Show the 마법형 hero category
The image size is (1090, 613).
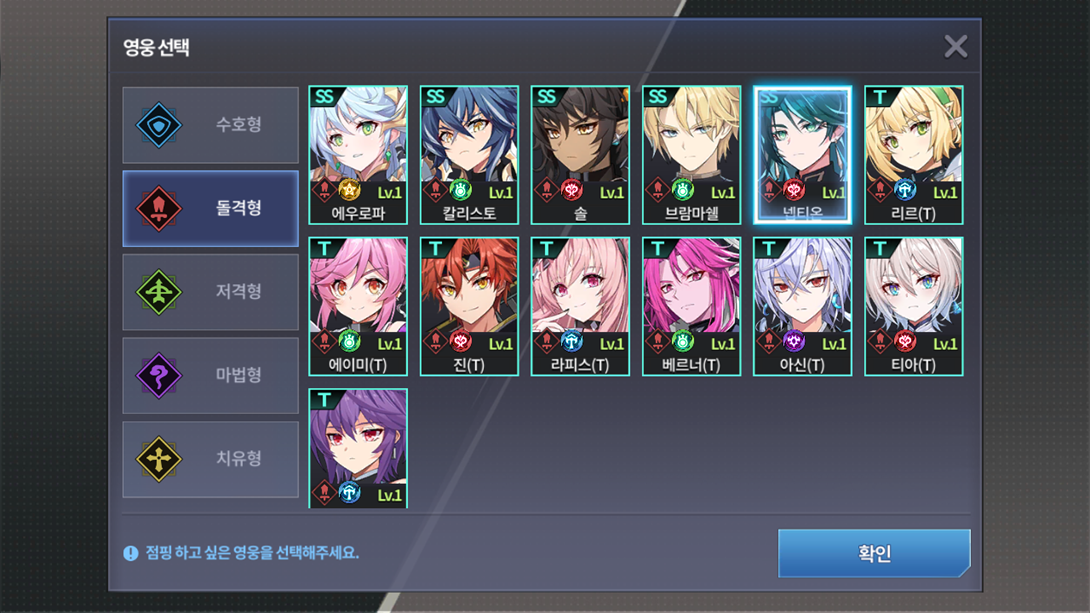(x=210, y=376)
